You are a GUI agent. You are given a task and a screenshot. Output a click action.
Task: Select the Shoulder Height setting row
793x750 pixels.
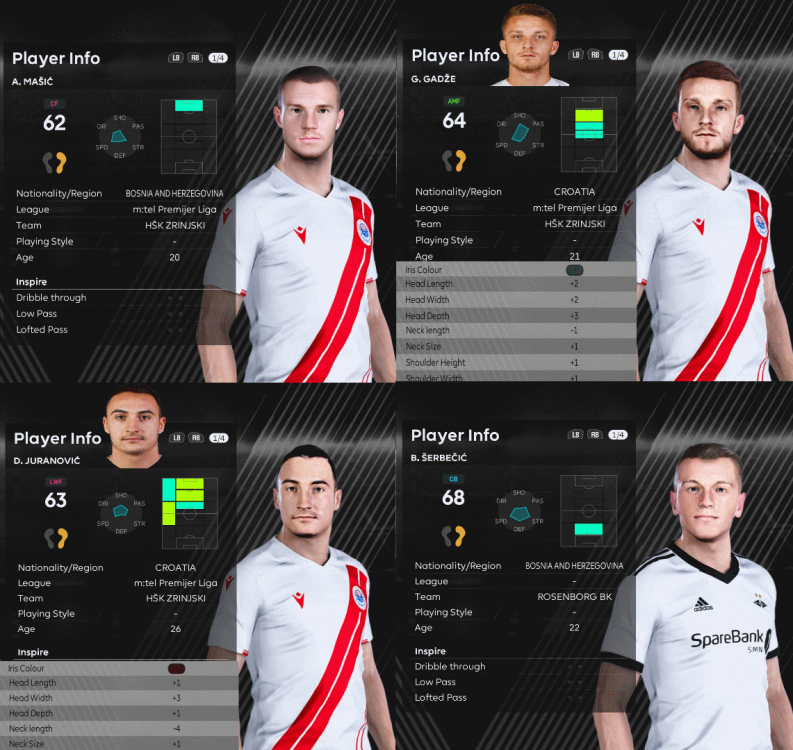(x=516, y=362)
